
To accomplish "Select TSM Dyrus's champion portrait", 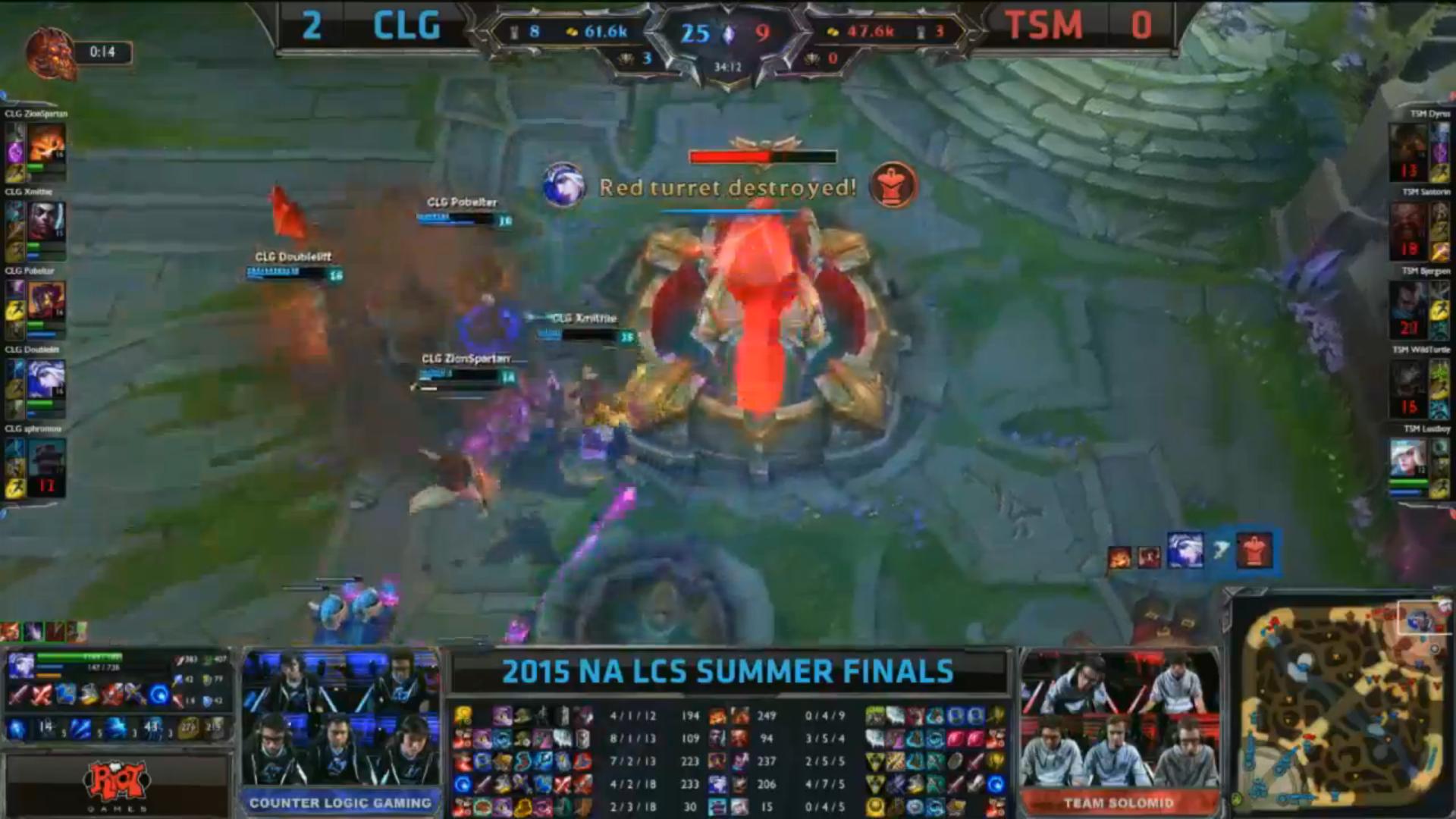I will pyautogui.click(x=1408, y=144).
